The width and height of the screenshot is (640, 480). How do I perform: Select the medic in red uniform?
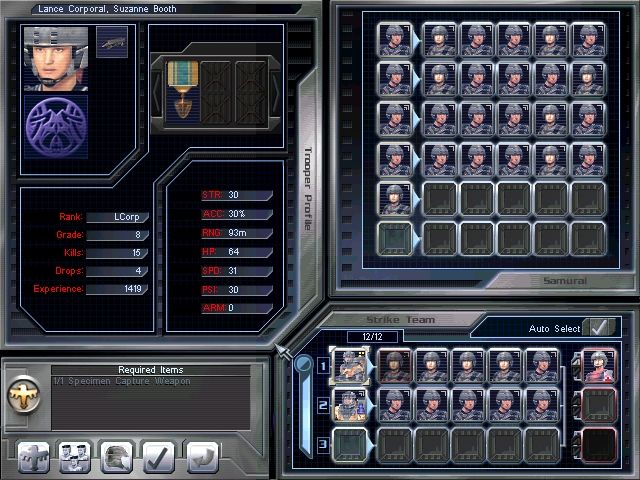(599, 366)
